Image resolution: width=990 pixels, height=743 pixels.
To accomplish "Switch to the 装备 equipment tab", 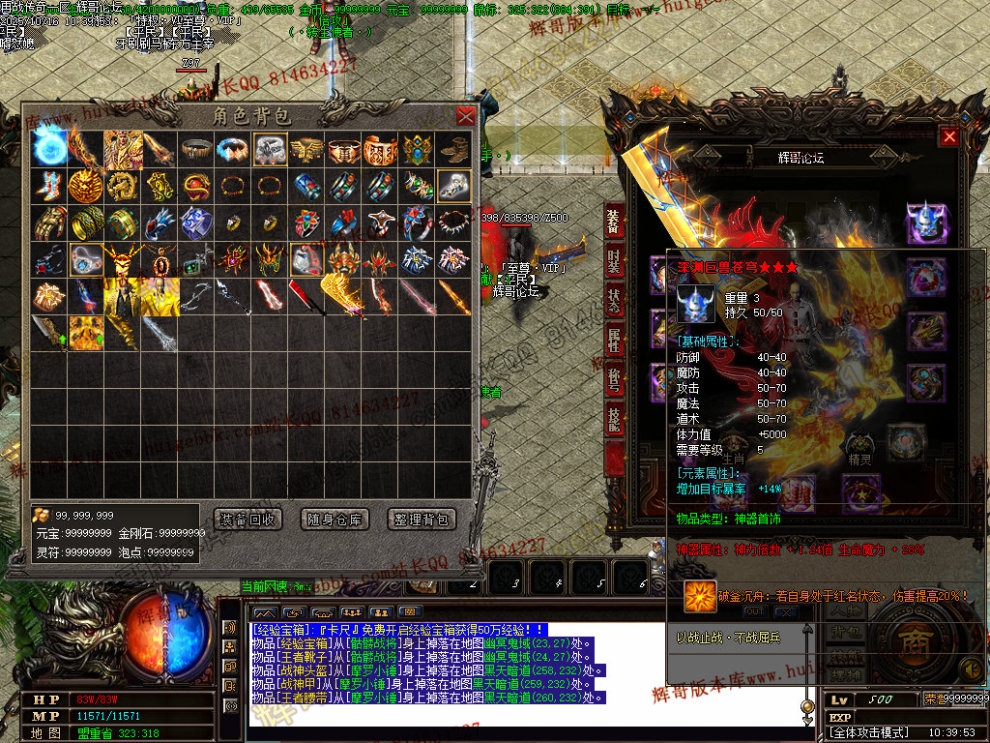I will coord(614,221).
